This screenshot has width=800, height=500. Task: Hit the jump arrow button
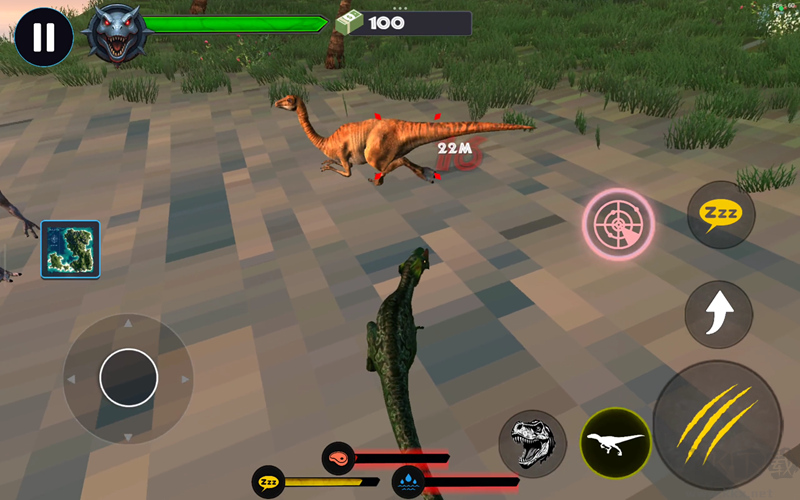718,315
